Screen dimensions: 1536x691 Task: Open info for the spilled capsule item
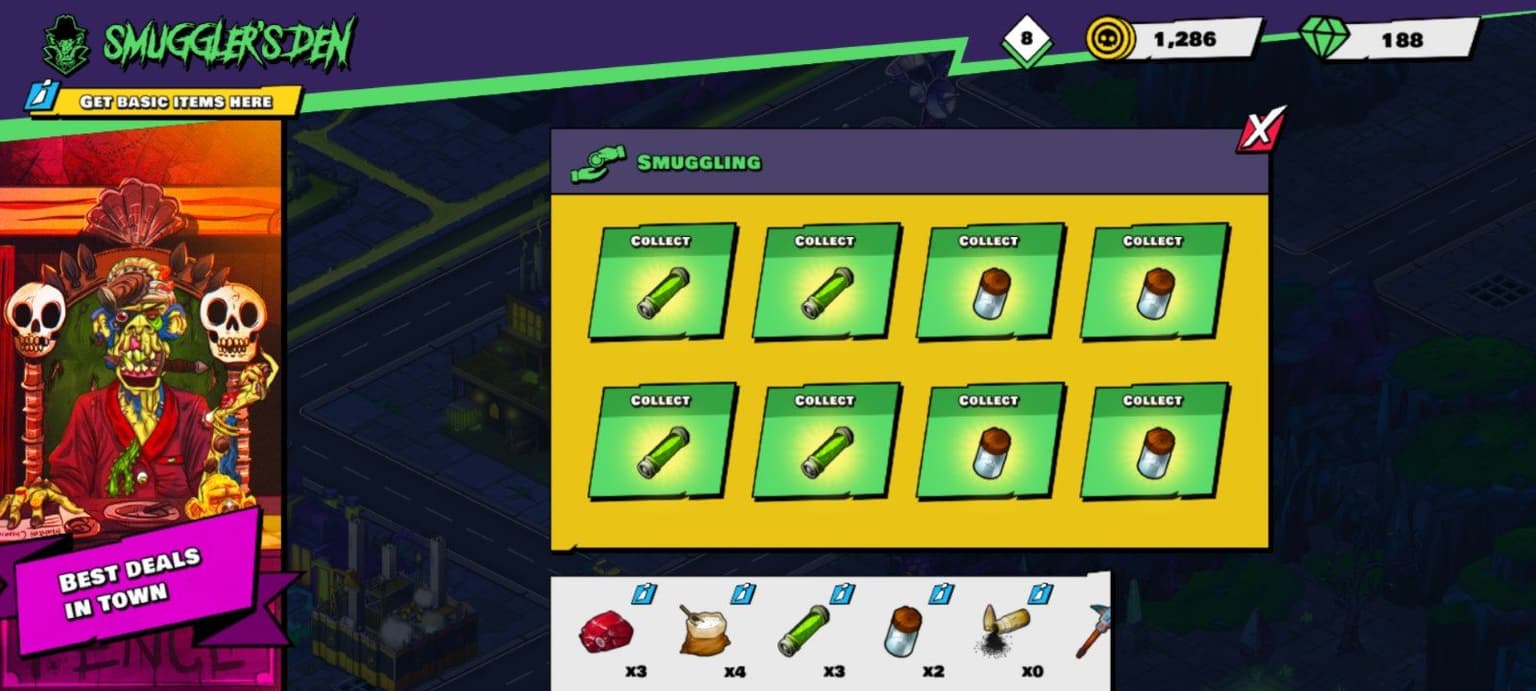(1041, 594)
